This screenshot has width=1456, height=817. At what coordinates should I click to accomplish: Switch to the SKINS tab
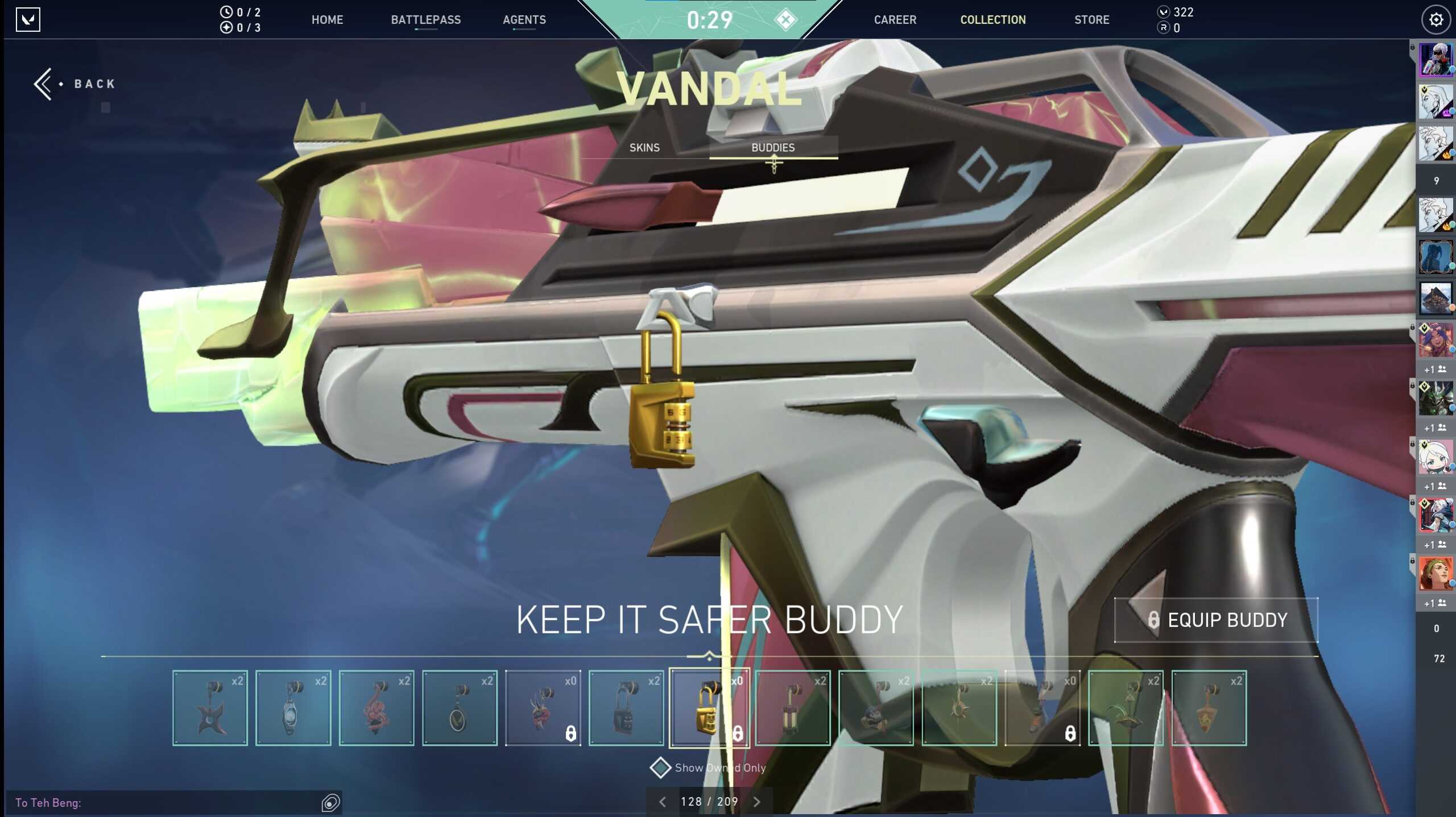(x=644, y=148)
